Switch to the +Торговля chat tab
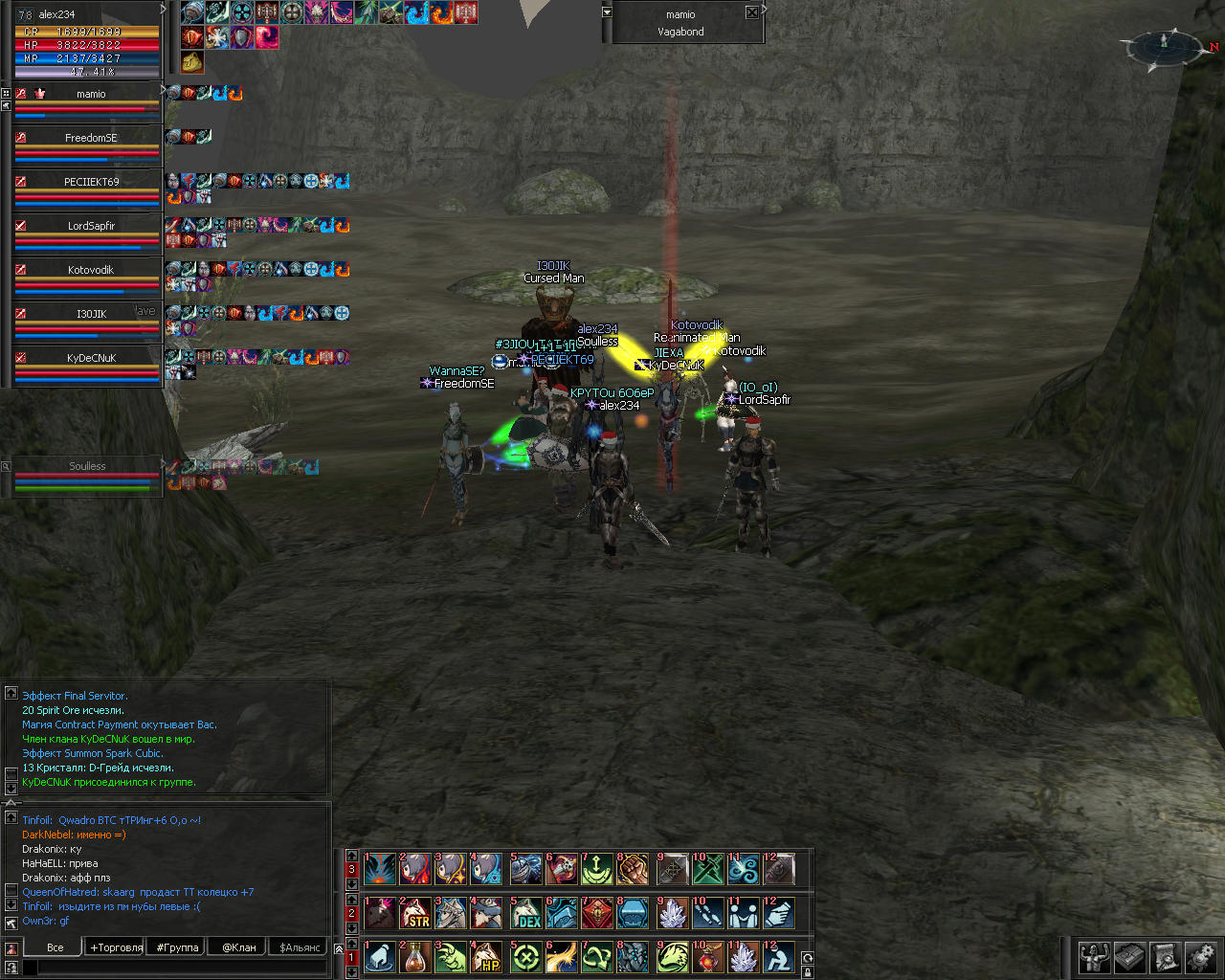The height and width of the screenshot is (980, 1225). click(116, 947)
